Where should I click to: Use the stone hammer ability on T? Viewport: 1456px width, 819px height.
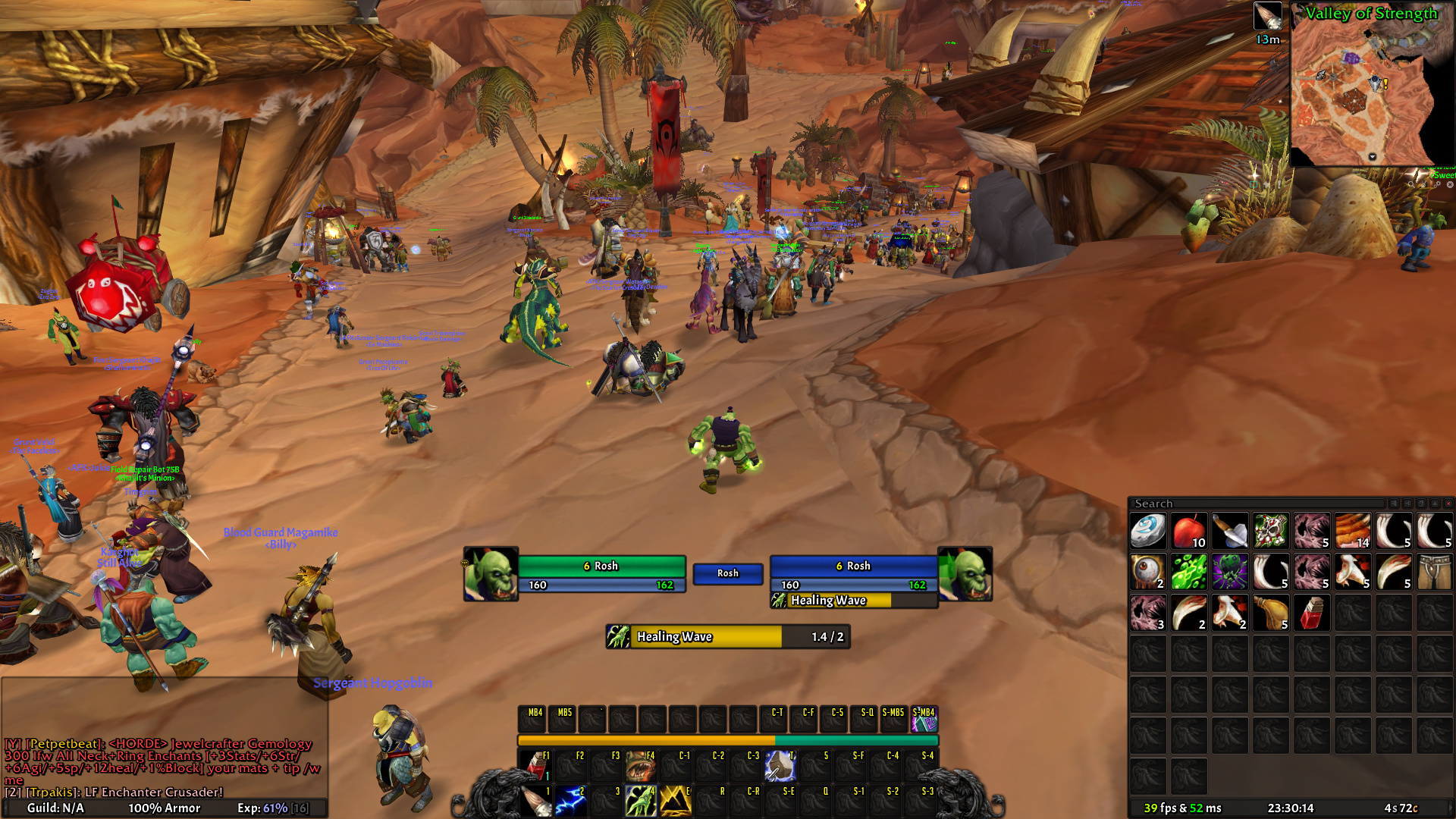click(780, 766)
